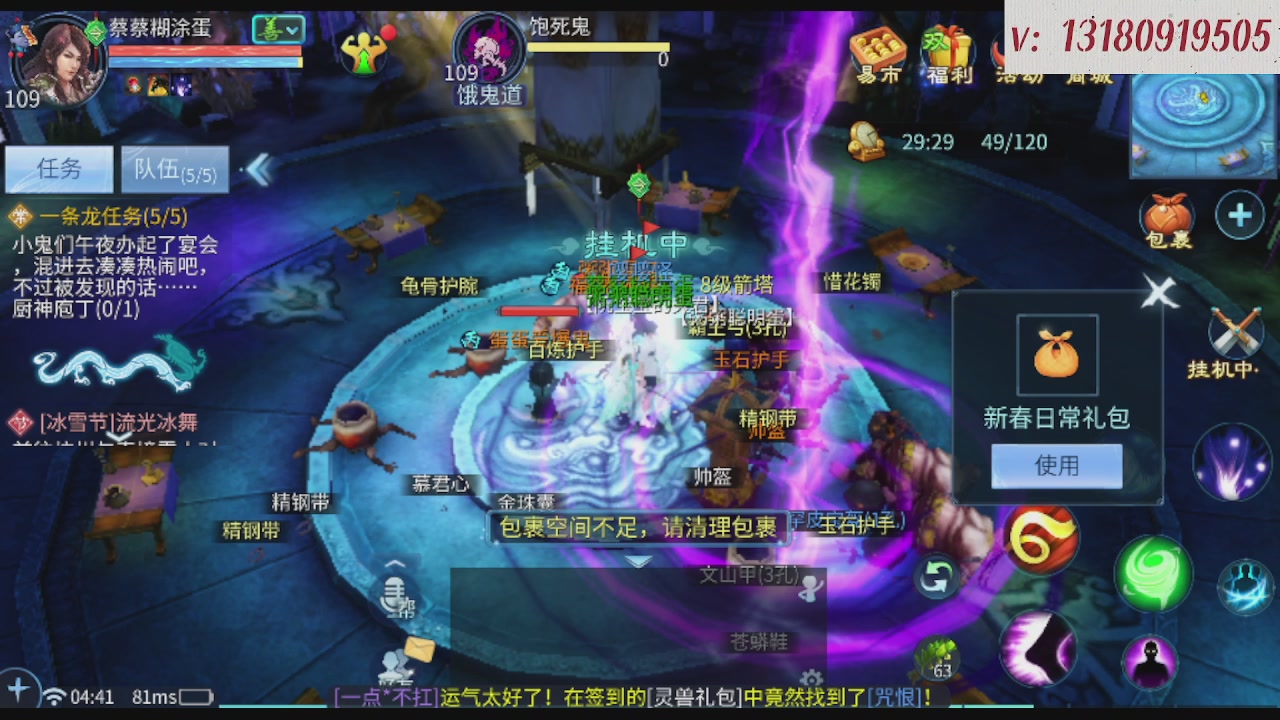Switch to the 队伍(5/5) tab

pos(173,168)
